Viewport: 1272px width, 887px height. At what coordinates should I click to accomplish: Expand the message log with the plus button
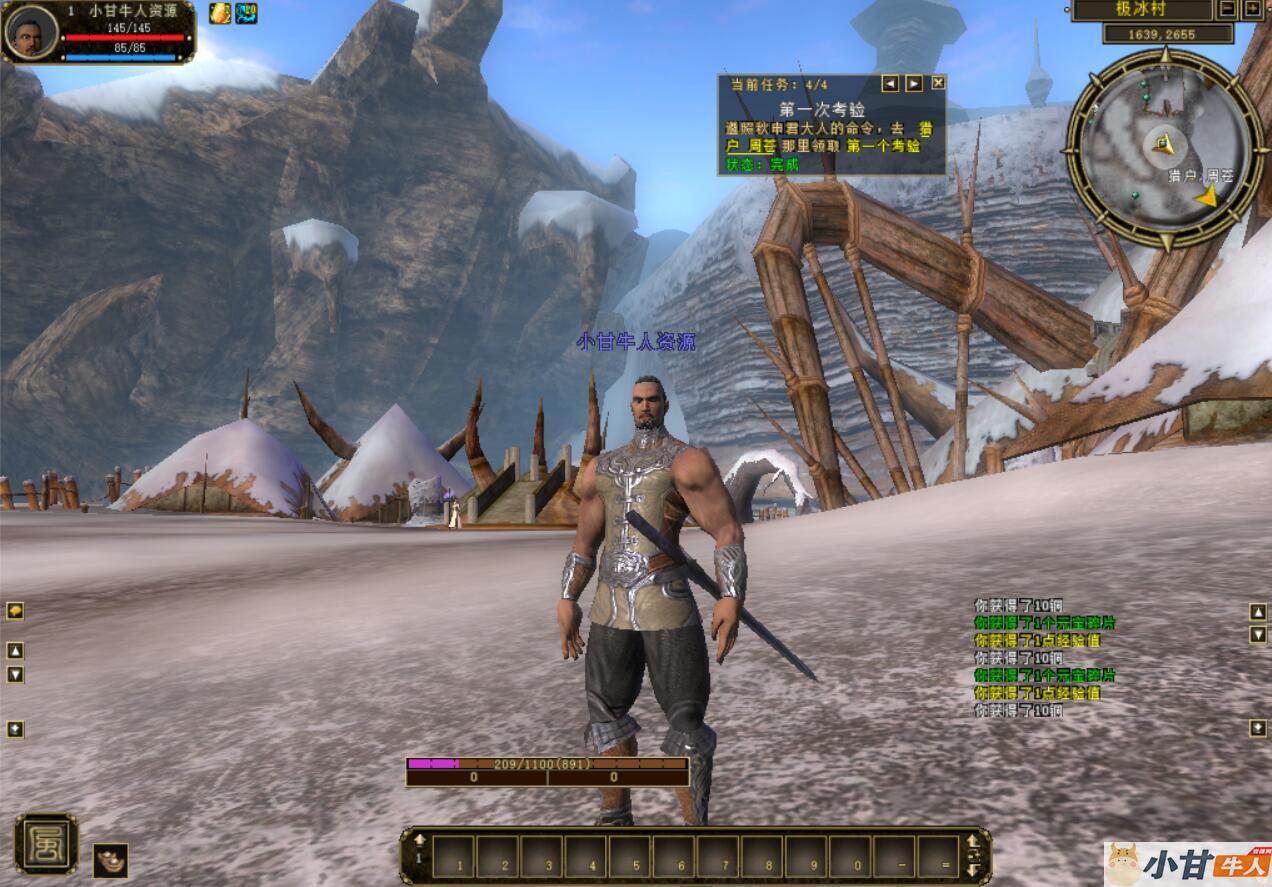pyautogui.click(x=1257, y=729)
